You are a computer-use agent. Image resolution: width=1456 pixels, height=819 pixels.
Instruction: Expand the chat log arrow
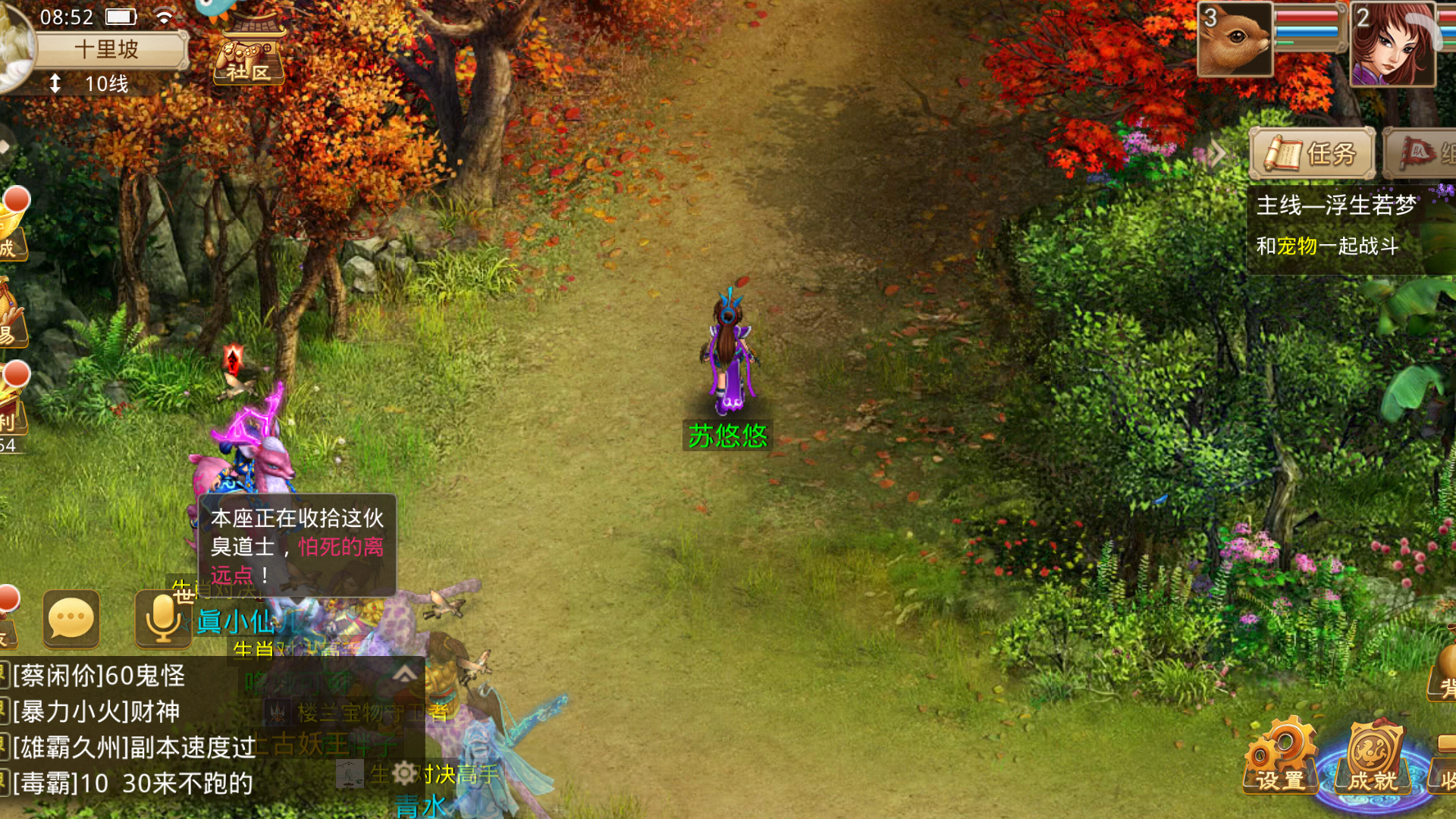point(405,673)
